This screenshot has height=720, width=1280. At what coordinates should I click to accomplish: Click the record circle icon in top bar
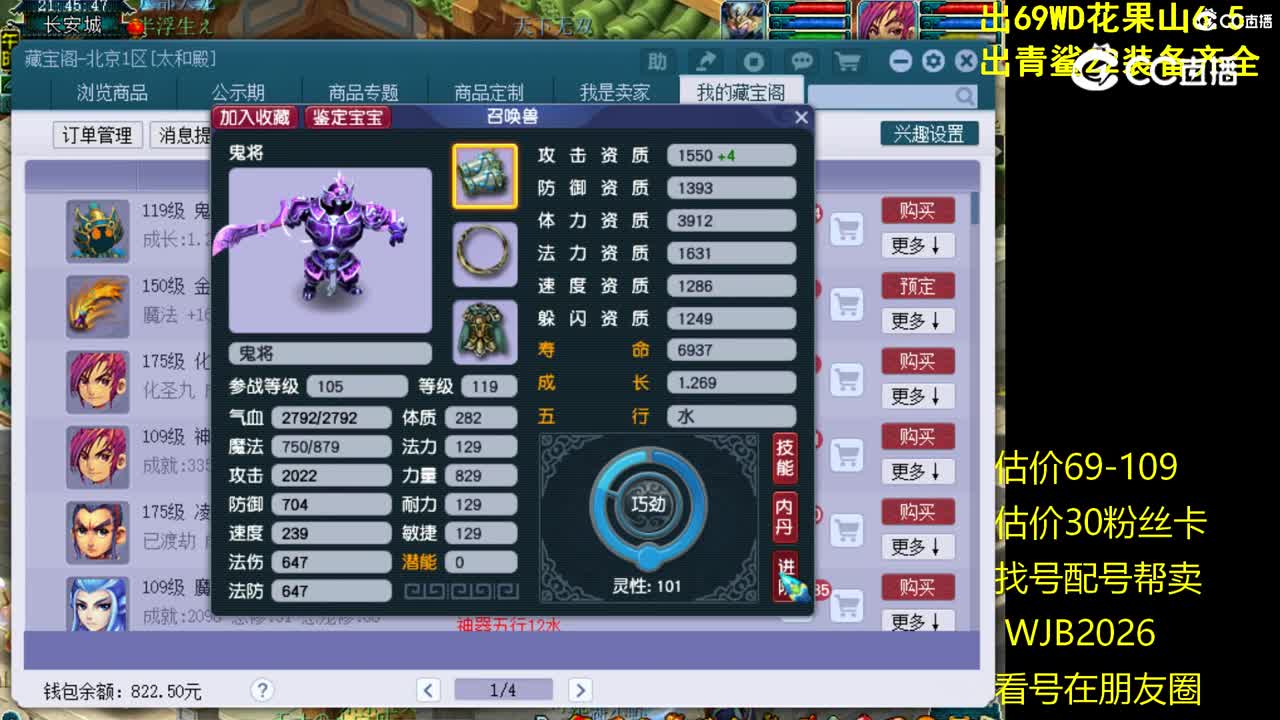(x=753, y=61)
